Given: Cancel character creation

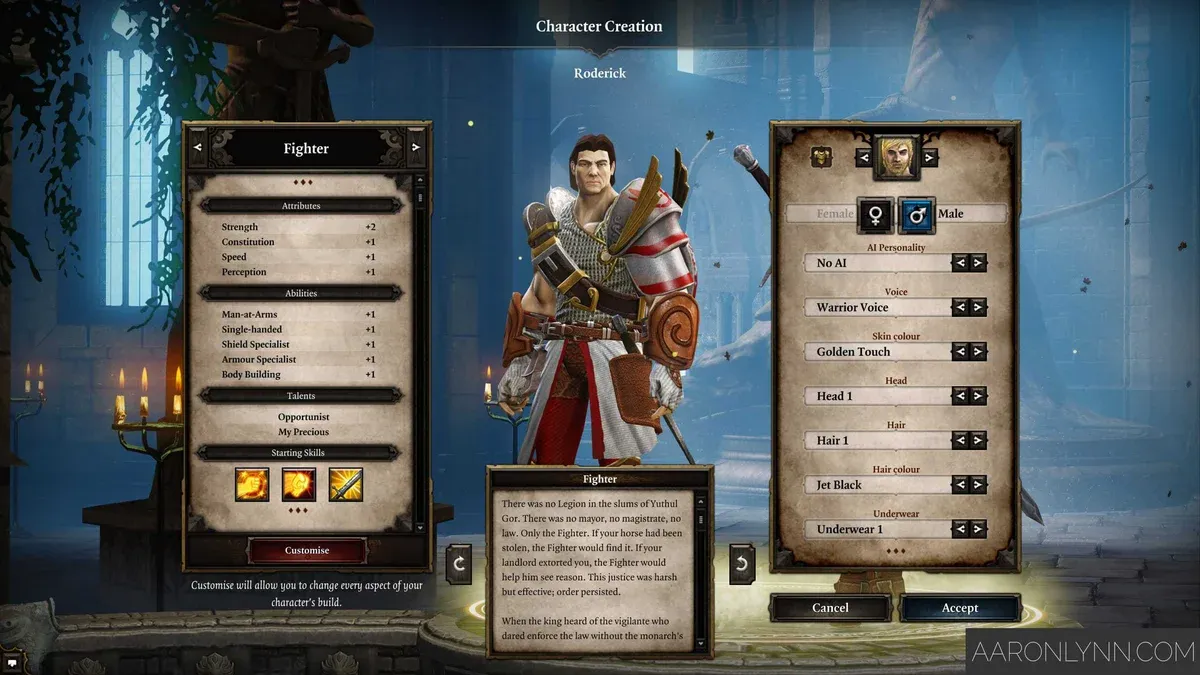Looking at the screenshot, I should [x=830, y=608].
